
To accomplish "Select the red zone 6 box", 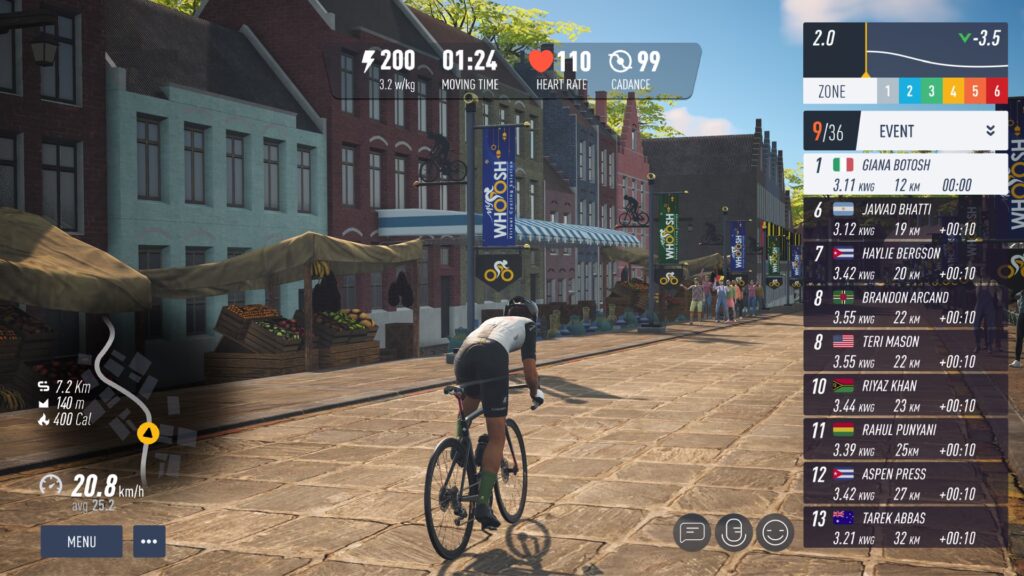I will coord(997,91).
